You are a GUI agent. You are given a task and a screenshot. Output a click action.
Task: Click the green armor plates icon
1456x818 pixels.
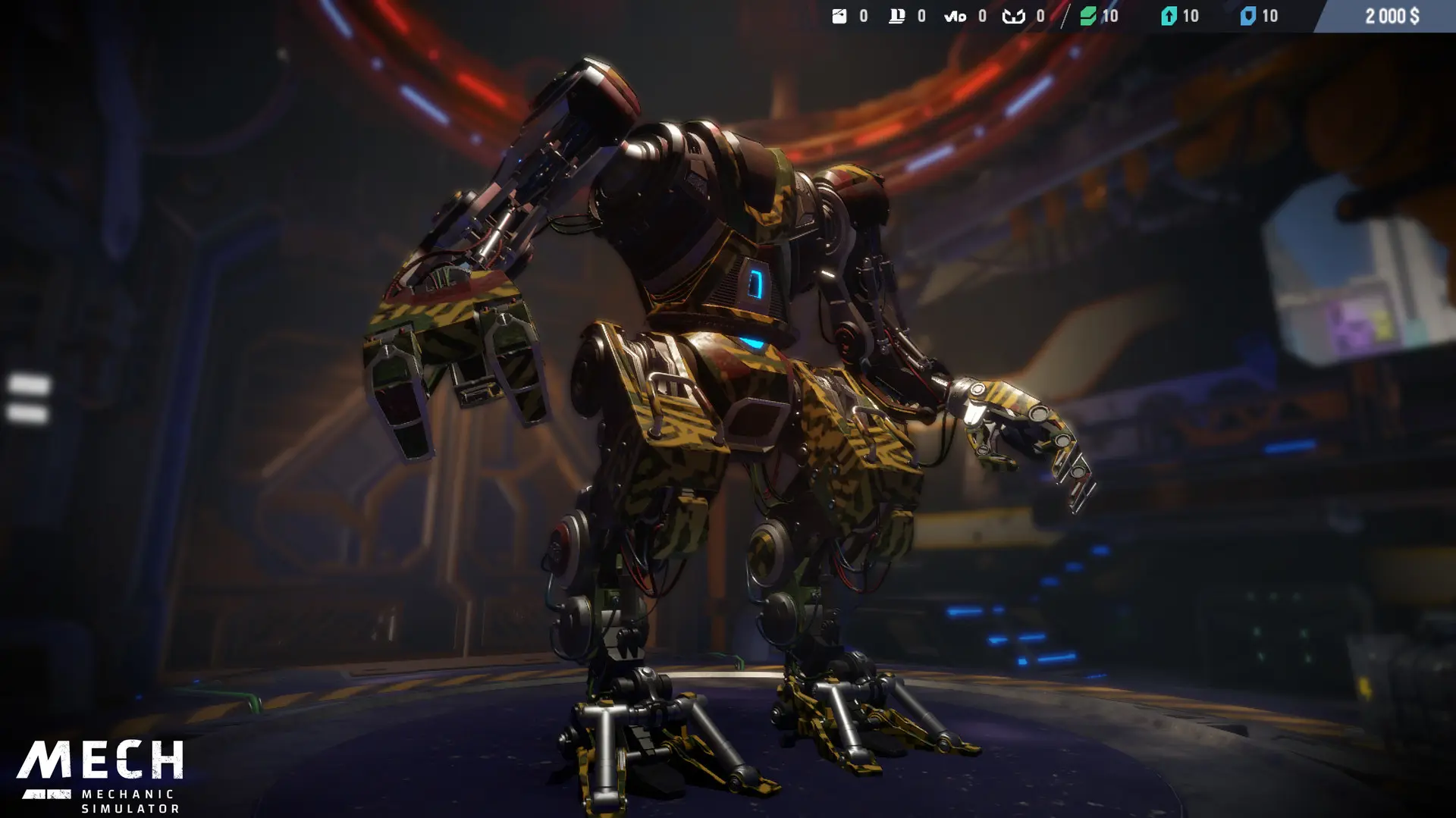pos(1087,16)
